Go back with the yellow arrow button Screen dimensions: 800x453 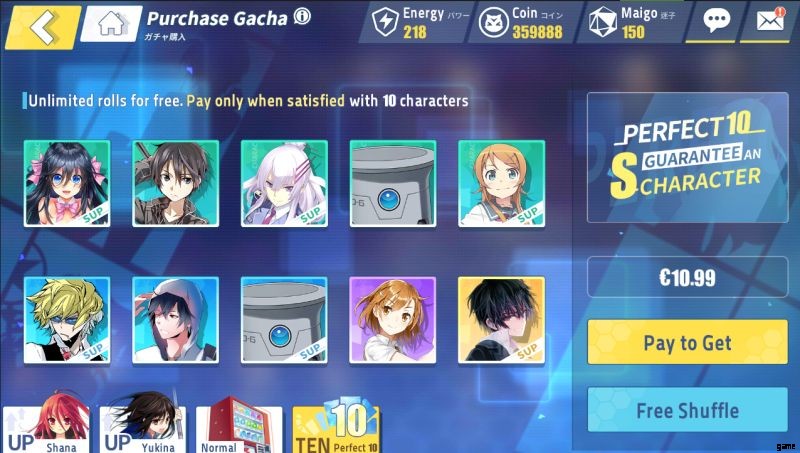click(42, 27)
